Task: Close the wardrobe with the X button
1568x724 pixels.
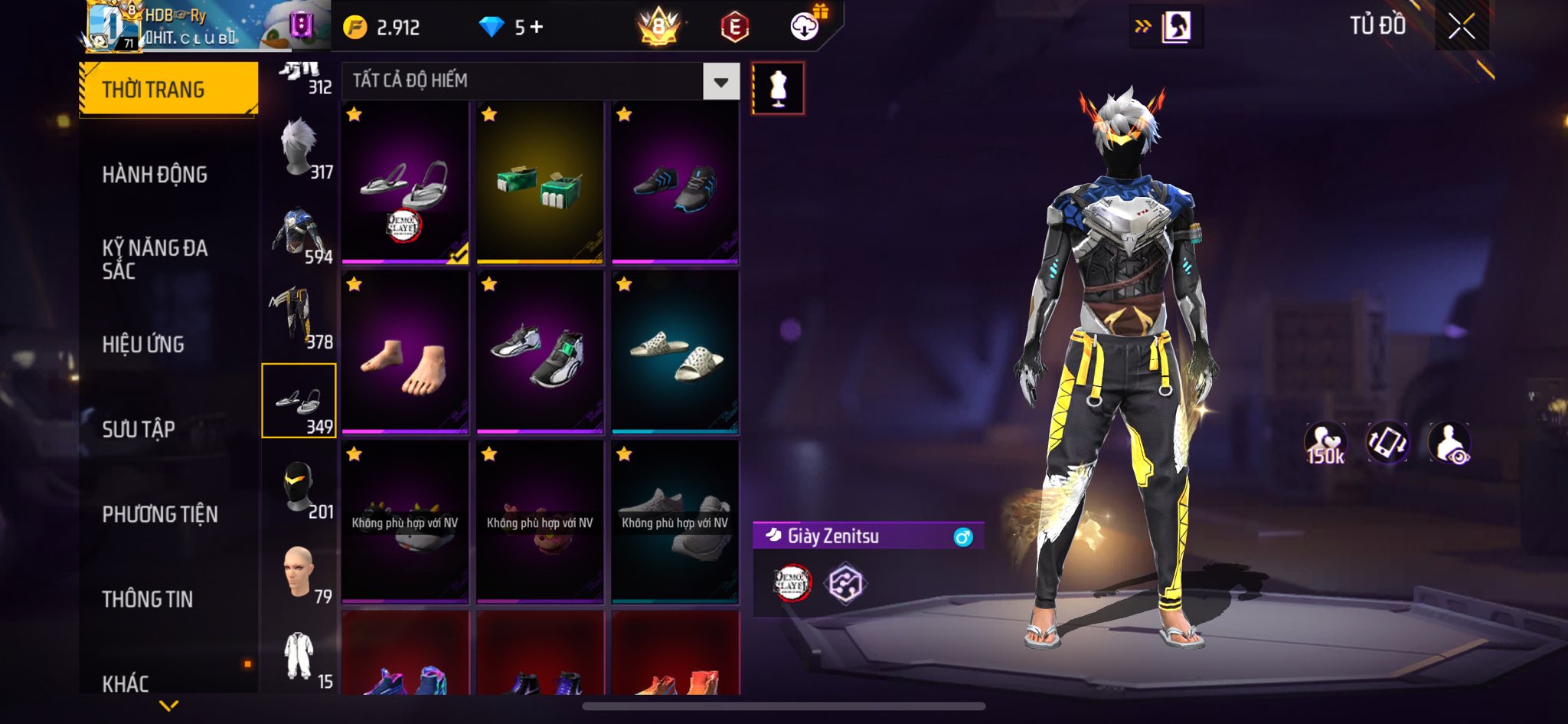Action: 1461,27
